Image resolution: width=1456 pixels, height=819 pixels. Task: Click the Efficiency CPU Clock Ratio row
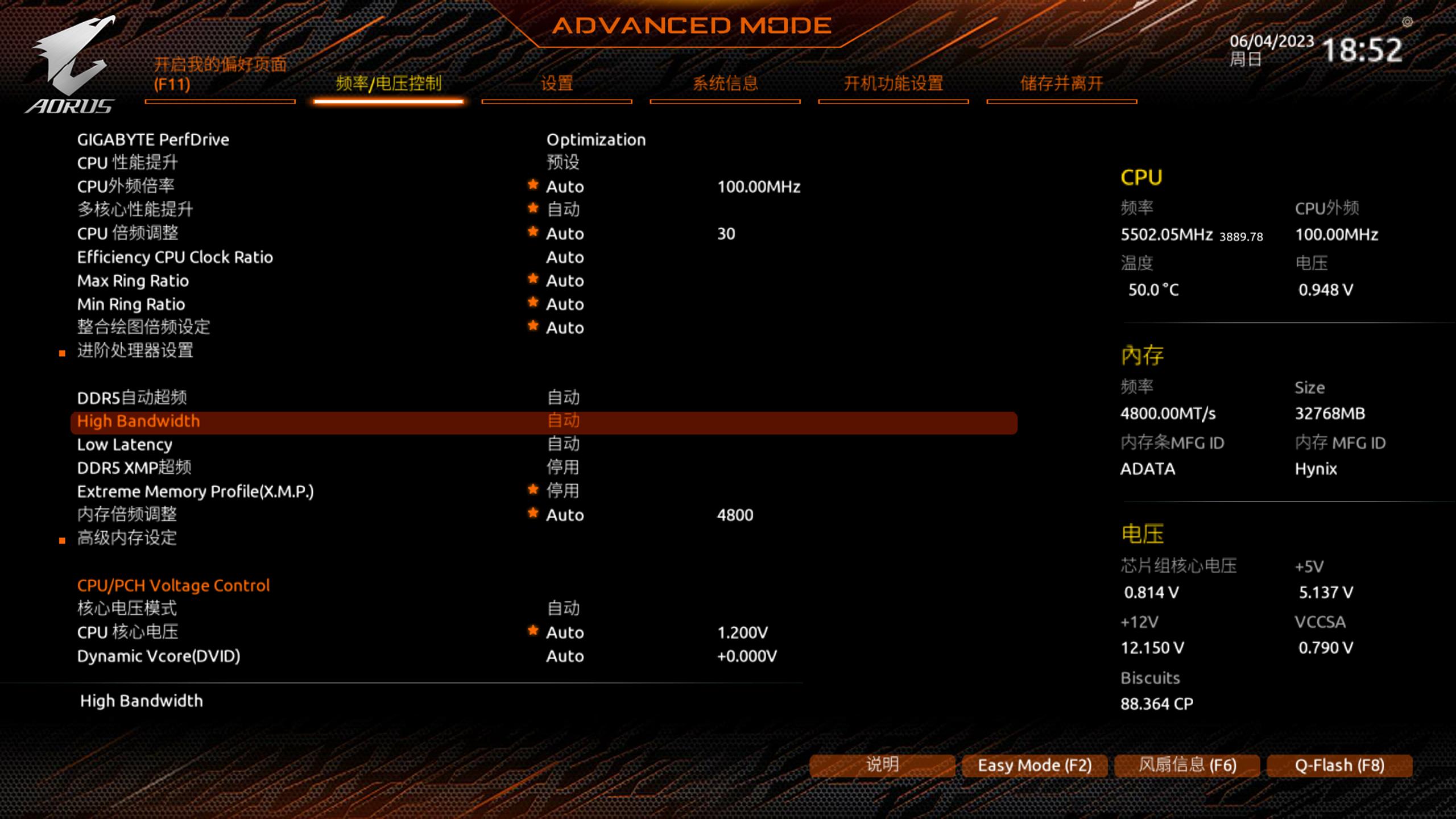pos(175,258)
